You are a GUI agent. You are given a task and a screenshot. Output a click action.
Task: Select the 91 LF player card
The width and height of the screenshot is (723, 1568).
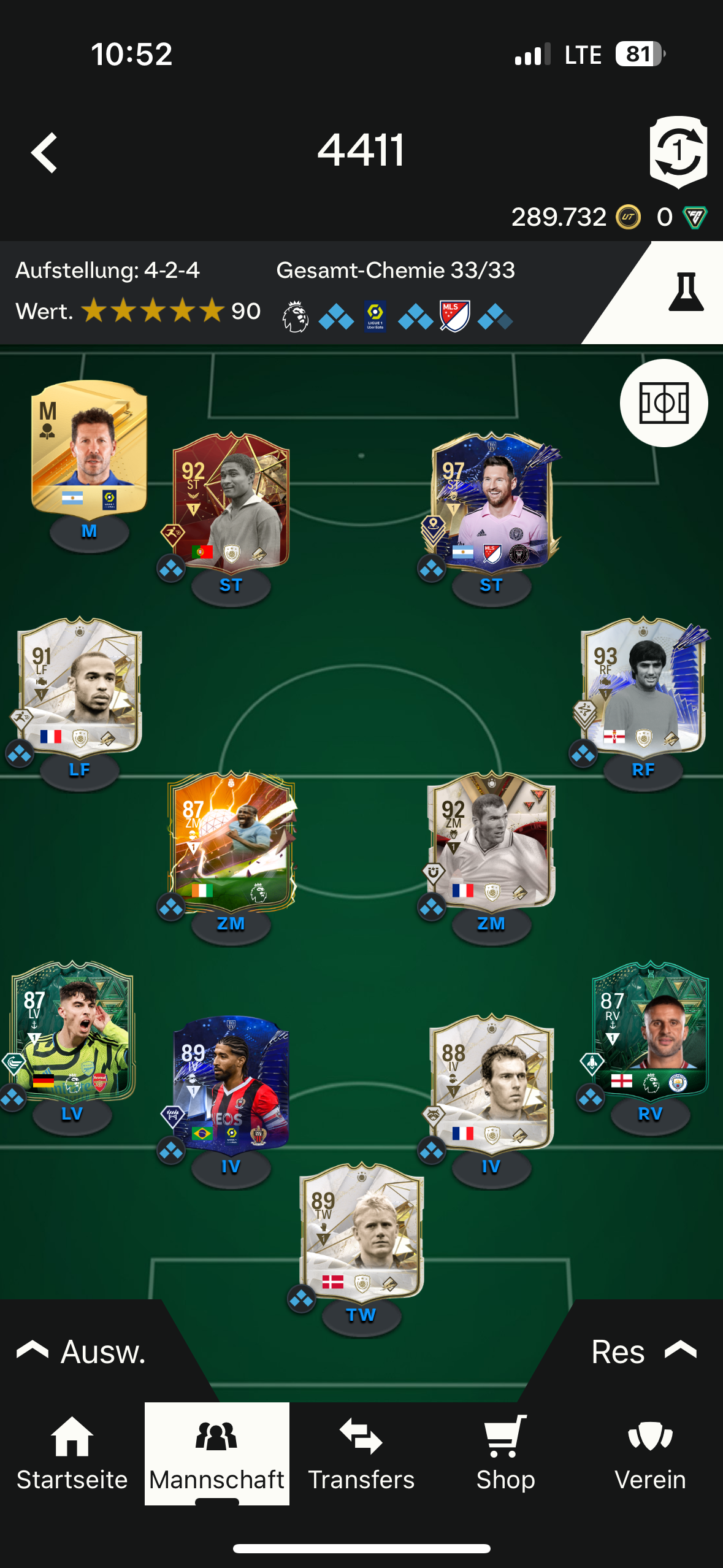[x=80, y=685]
